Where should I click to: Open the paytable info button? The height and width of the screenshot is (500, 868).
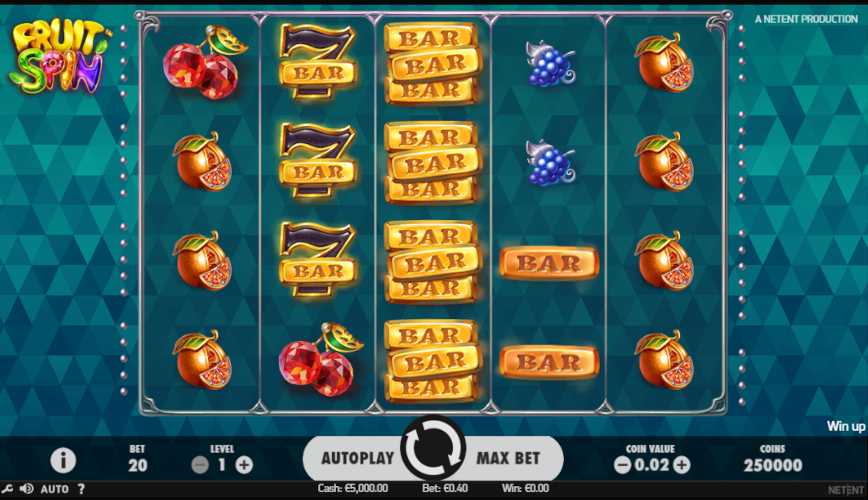[x=64, y=460]
